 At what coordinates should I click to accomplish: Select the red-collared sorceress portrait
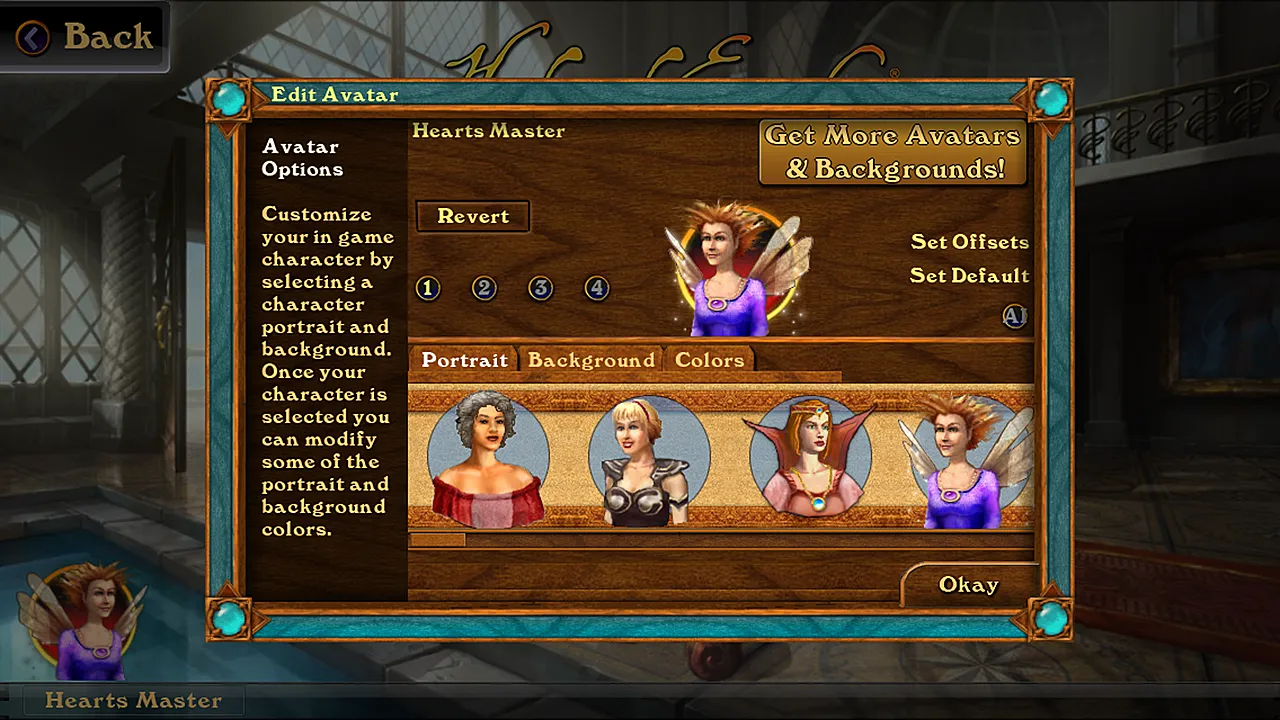coord(810,458)
